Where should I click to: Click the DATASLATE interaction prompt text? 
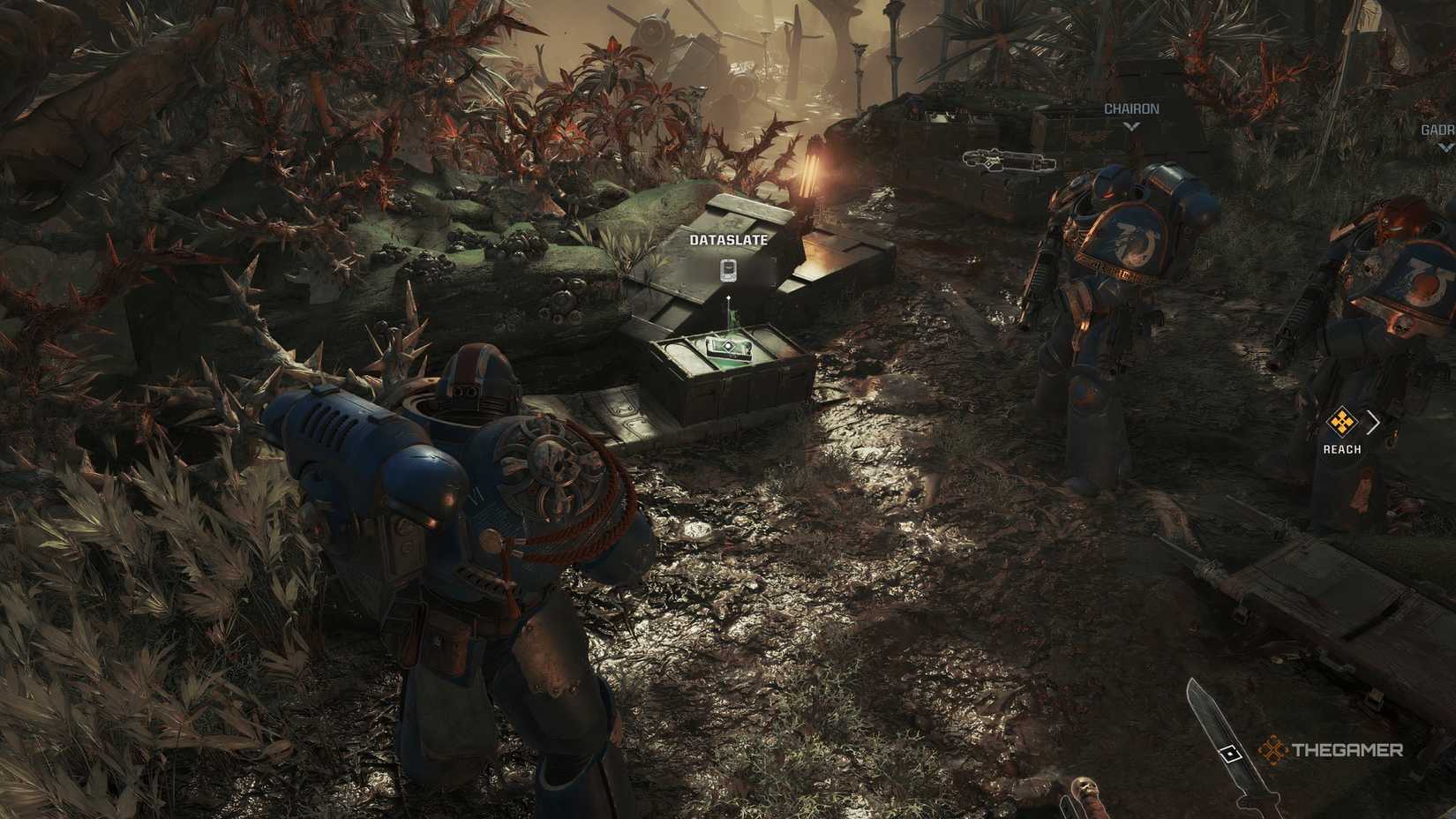click(729, 239)
